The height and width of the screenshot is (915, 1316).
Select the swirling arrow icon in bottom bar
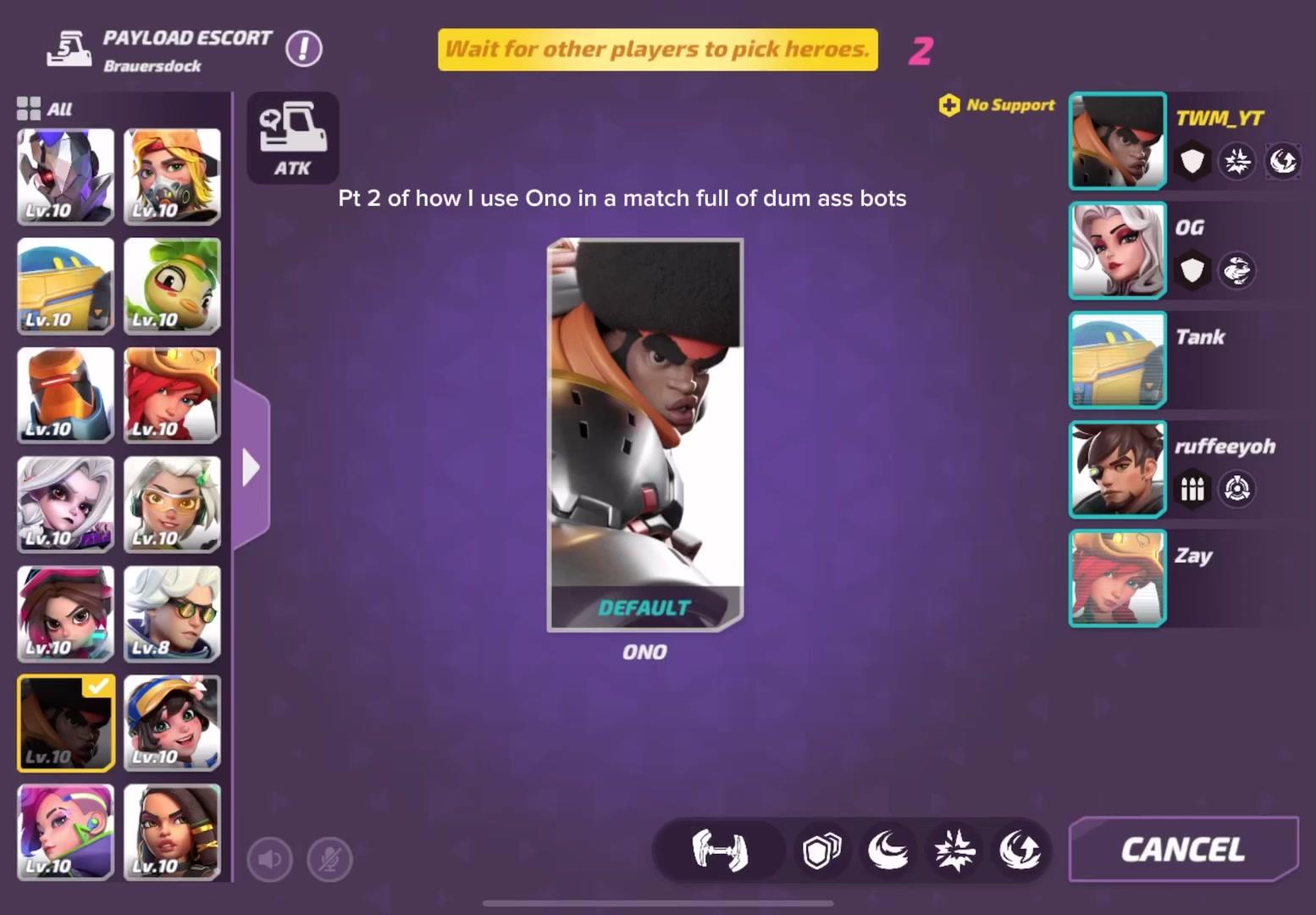coord(1020,851)
